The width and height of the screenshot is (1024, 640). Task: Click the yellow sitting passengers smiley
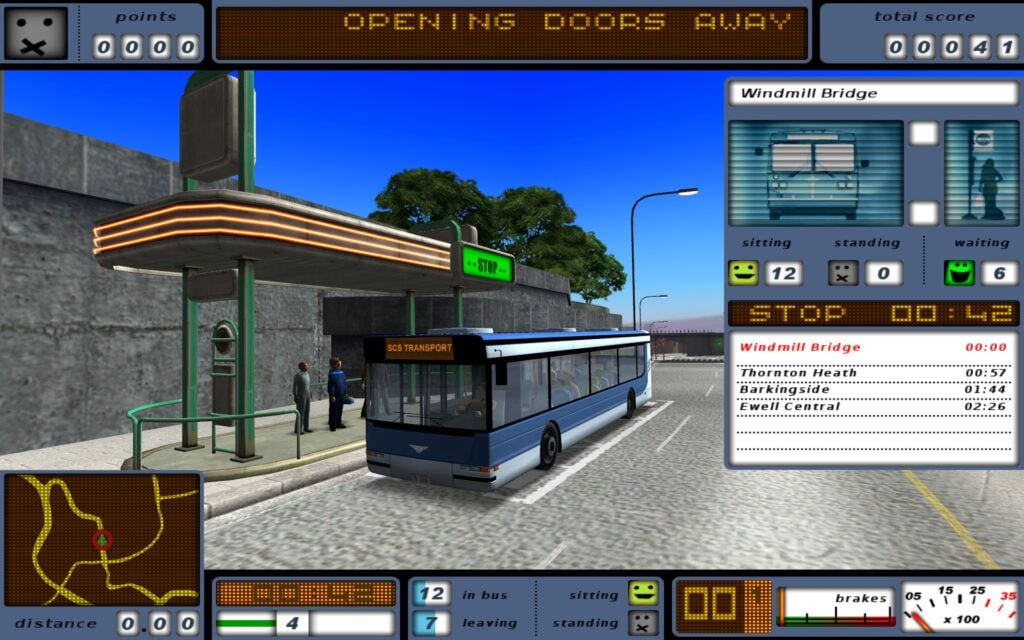click(743, 272)
